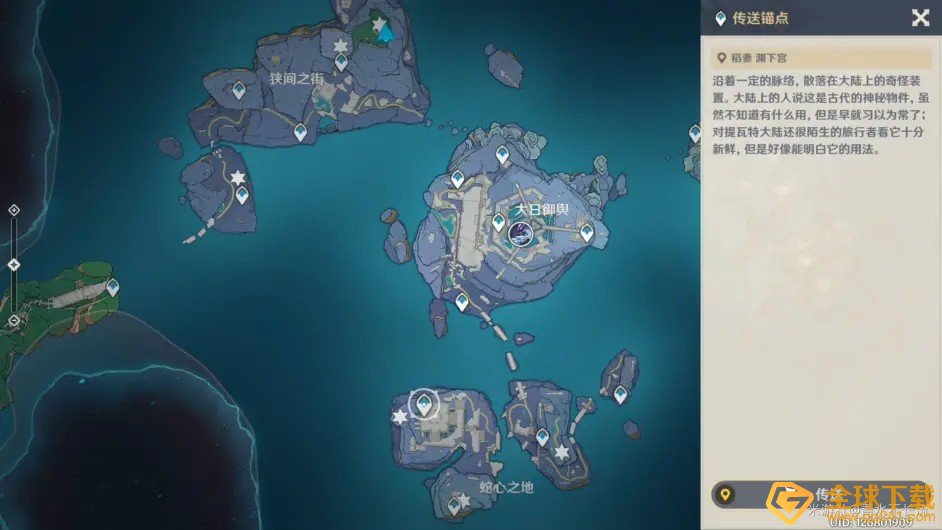Pick the waypoint on the small island southwest of 狭间之街

pos(241,195)
